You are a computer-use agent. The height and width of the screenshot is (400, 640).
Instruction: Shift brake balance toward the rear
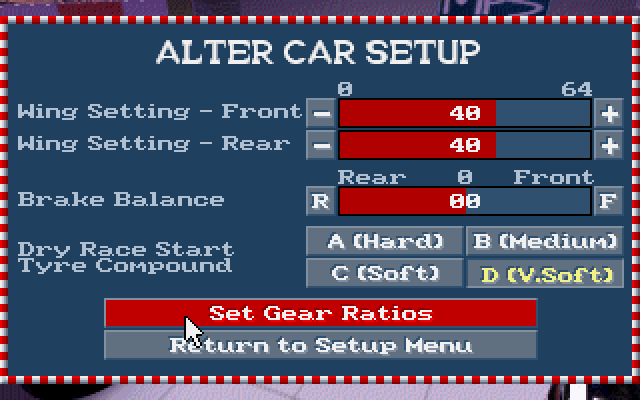(321, 200)
